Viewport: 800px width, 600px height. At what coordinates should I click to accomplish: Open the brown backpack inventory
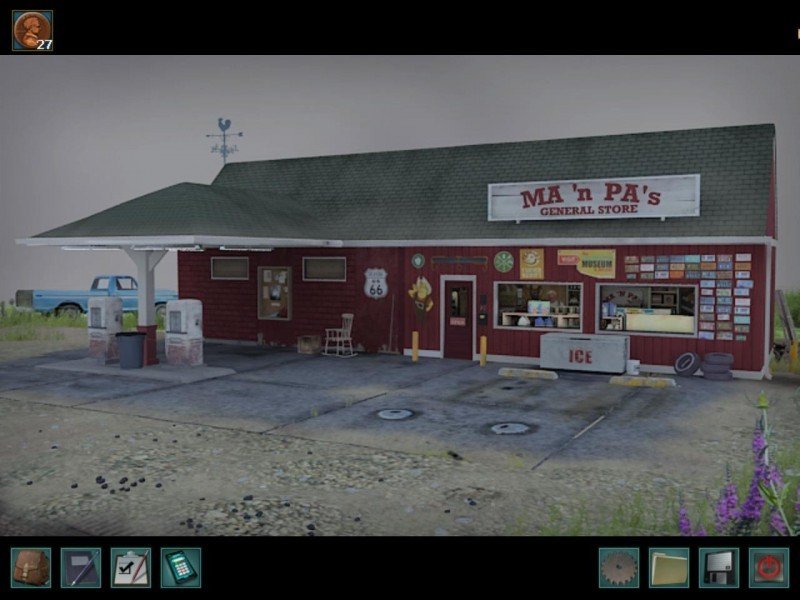point(30,567)
